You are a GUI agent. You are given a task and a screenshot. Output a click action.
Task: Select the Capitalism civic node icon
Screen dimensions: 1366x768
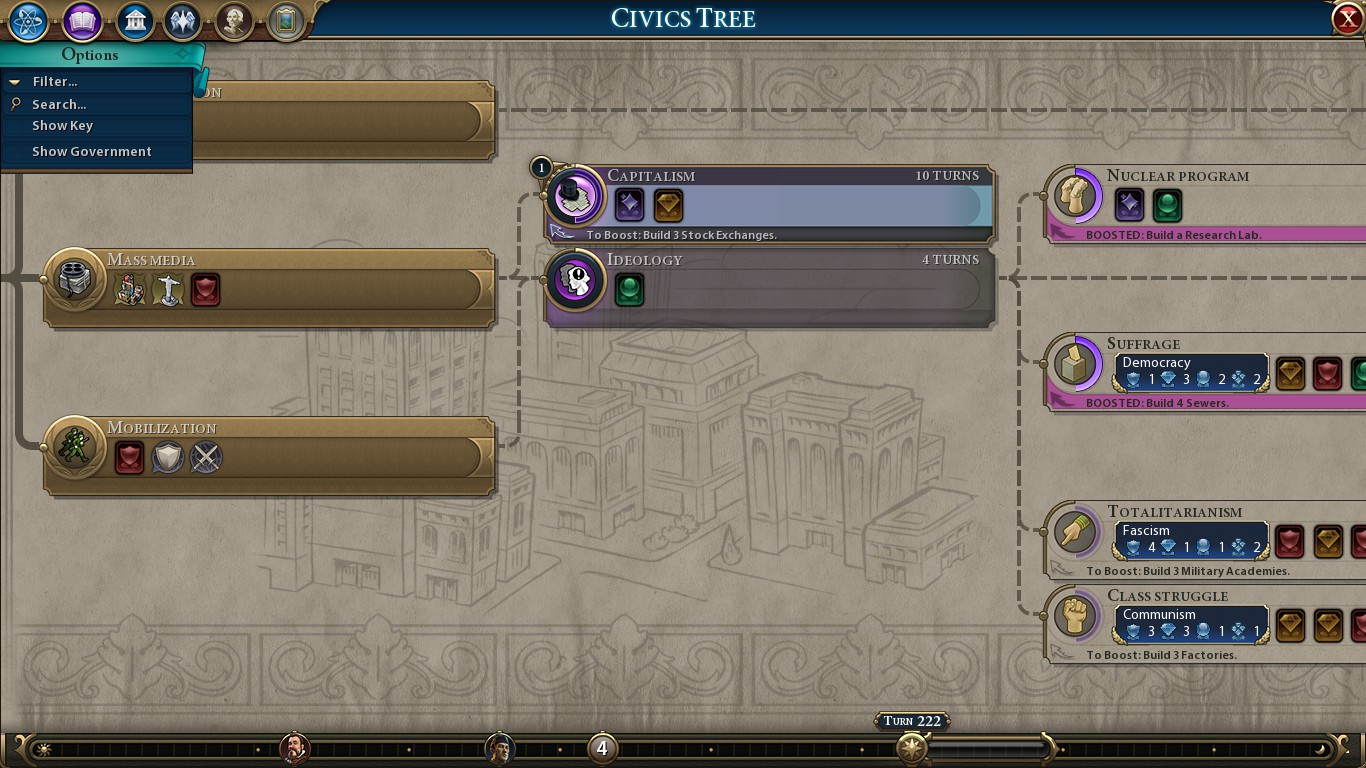(x=574, y=196)
